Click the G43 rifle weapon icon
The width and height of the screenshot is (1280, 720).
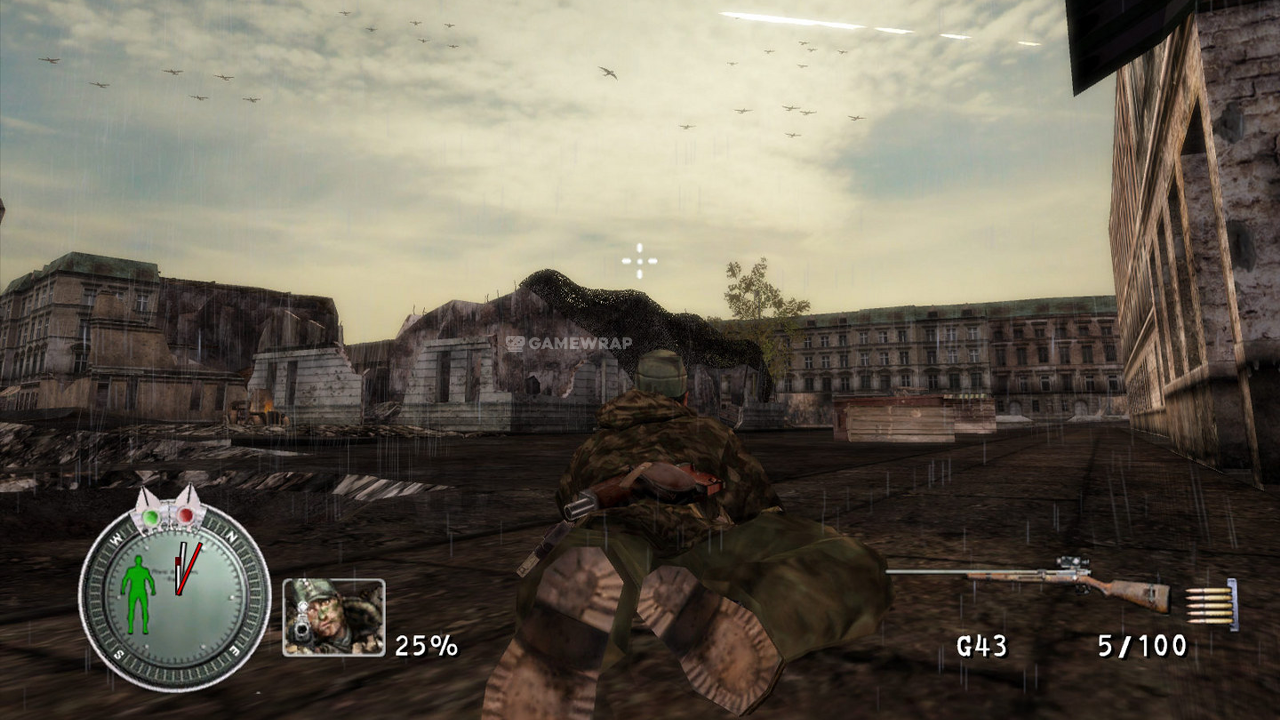1030,581
